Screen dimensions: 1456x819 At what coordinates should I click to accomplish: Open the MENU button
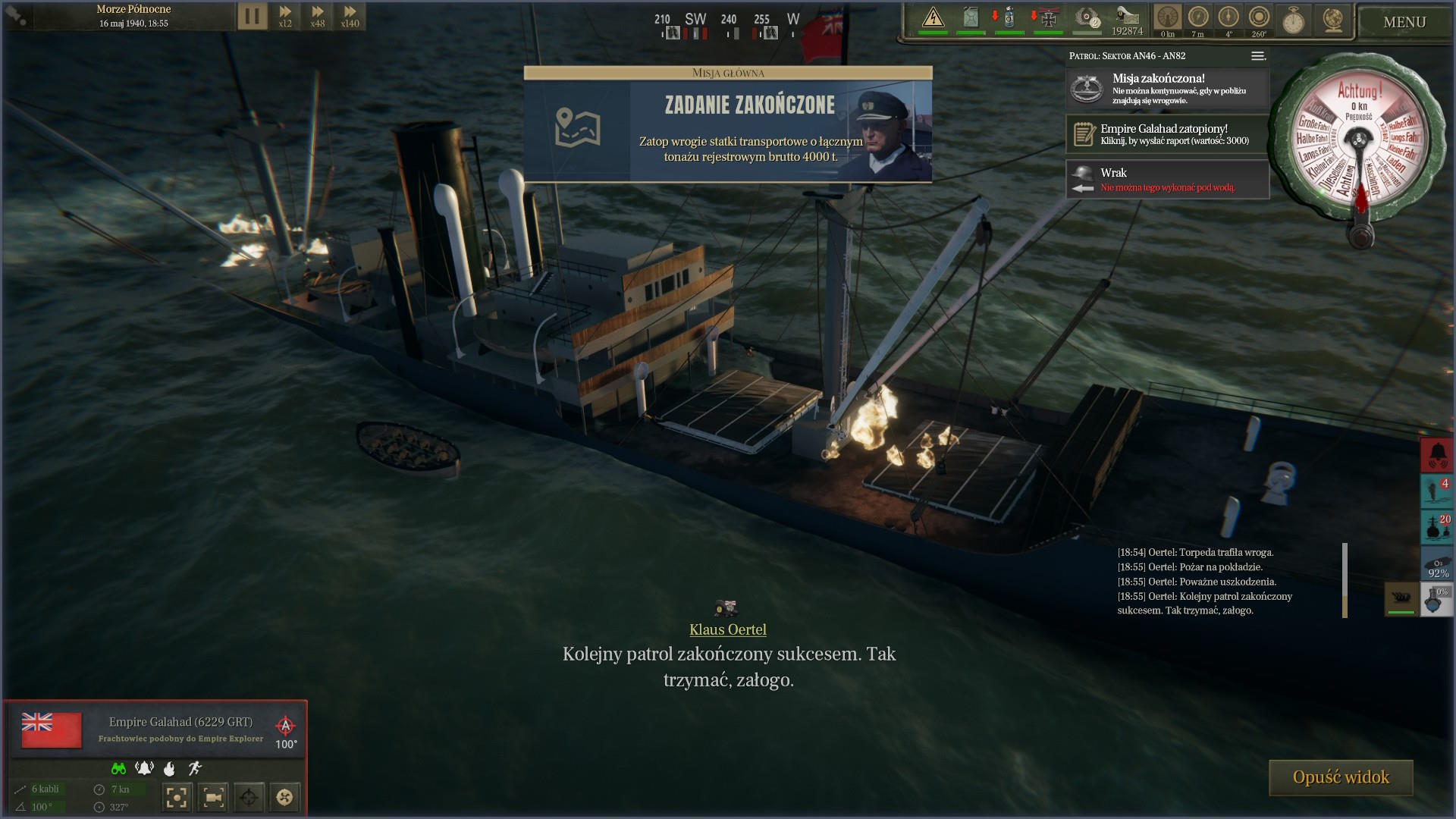click(1404, 22)
